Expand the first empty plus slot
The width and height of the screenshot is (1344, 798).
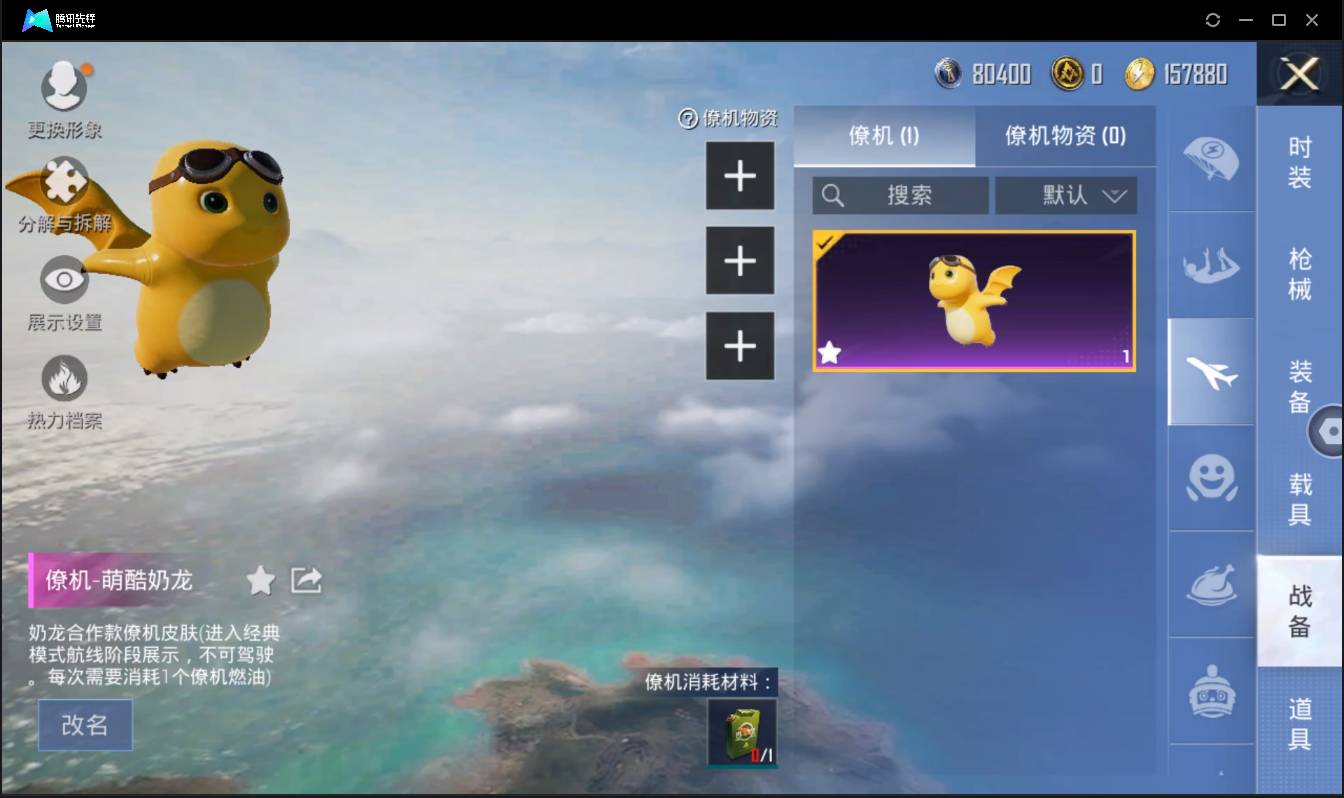coord(740,175)
